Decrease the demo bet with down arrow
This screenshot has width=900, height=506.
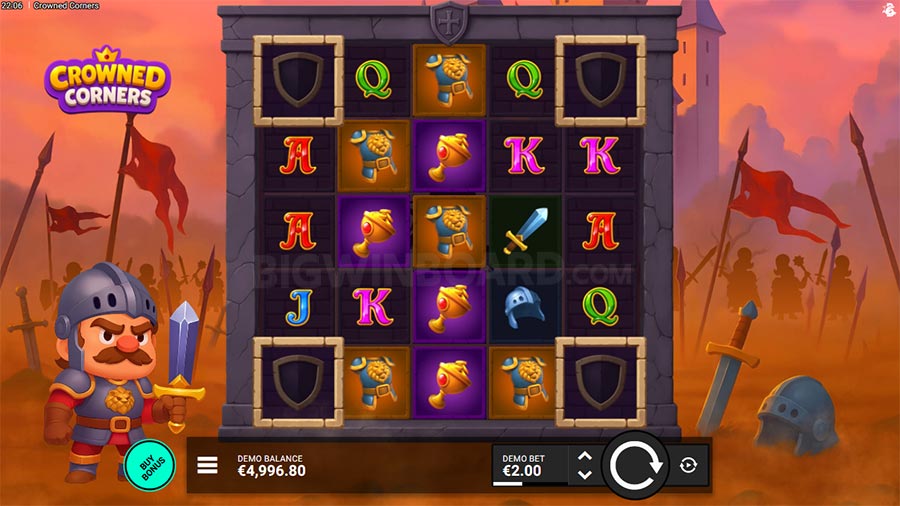tap(585, 474)
